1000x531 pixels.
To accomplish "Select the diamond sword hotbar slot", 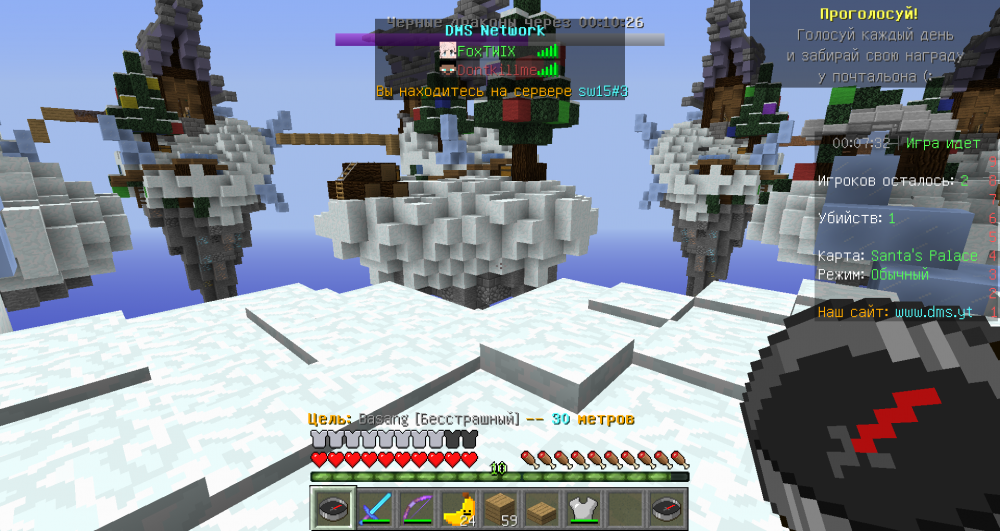I will coord(376,508).
